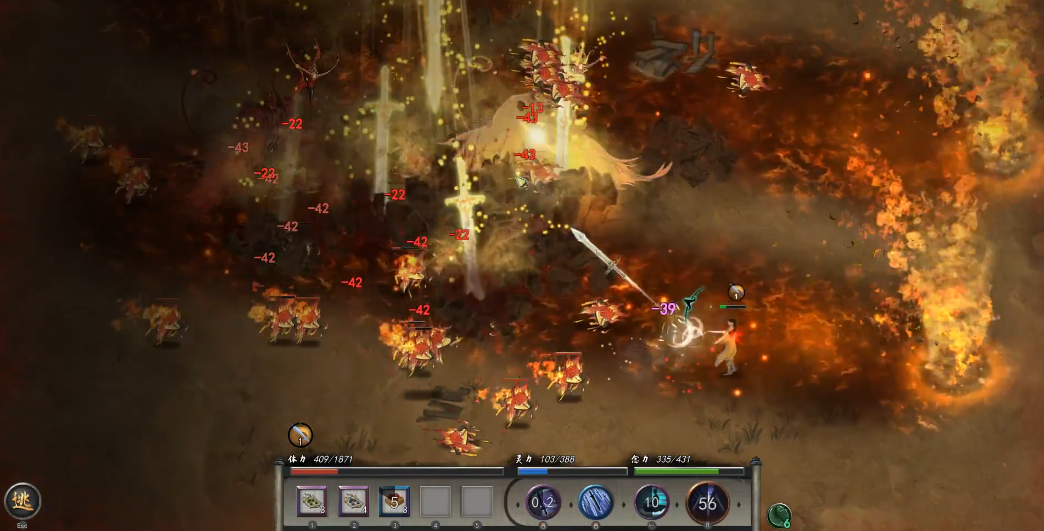
Task: Use the blue herb item in slot 2
Action: [354, 501]
